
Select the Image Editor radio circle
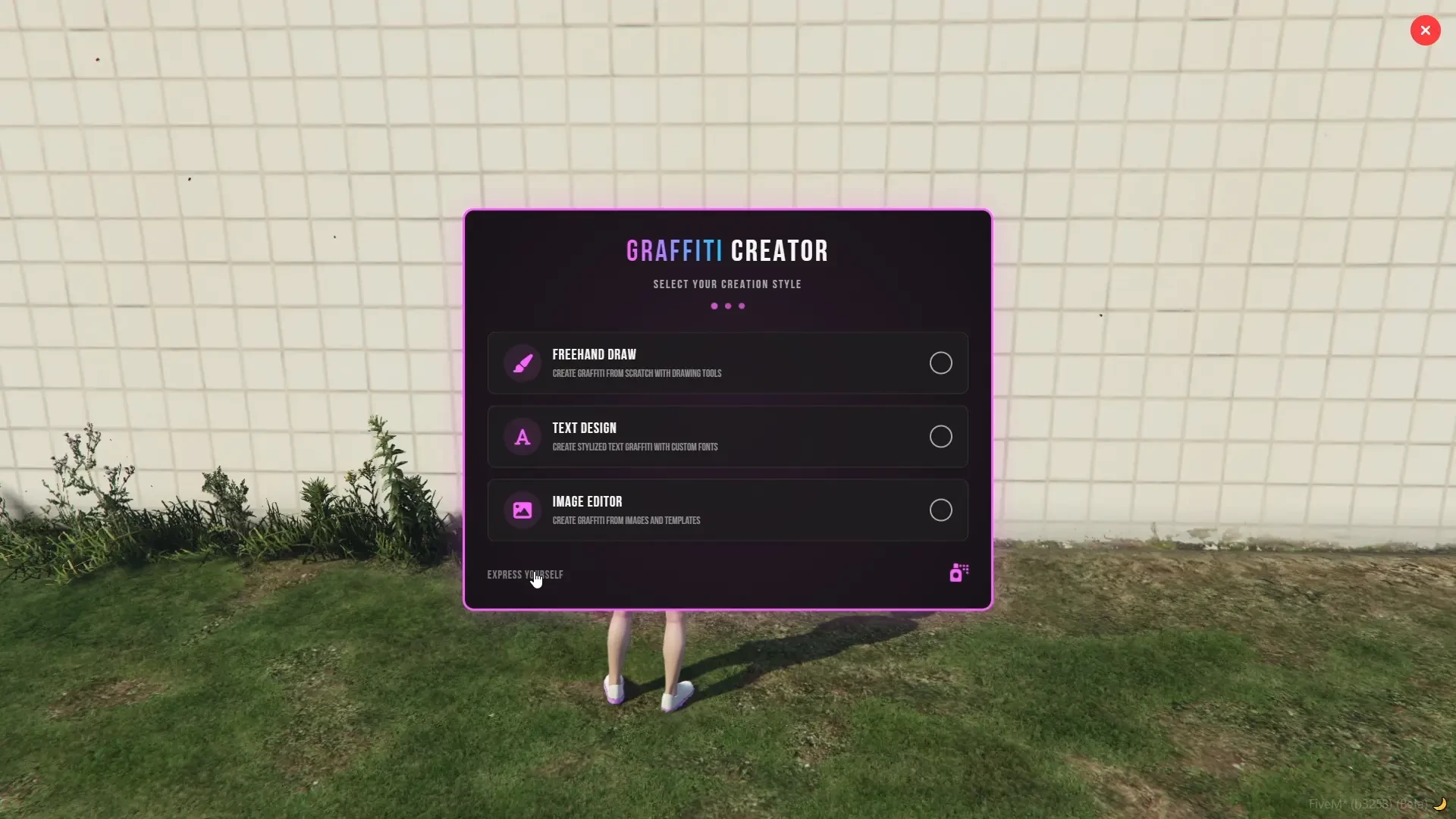tap(940, 510)
